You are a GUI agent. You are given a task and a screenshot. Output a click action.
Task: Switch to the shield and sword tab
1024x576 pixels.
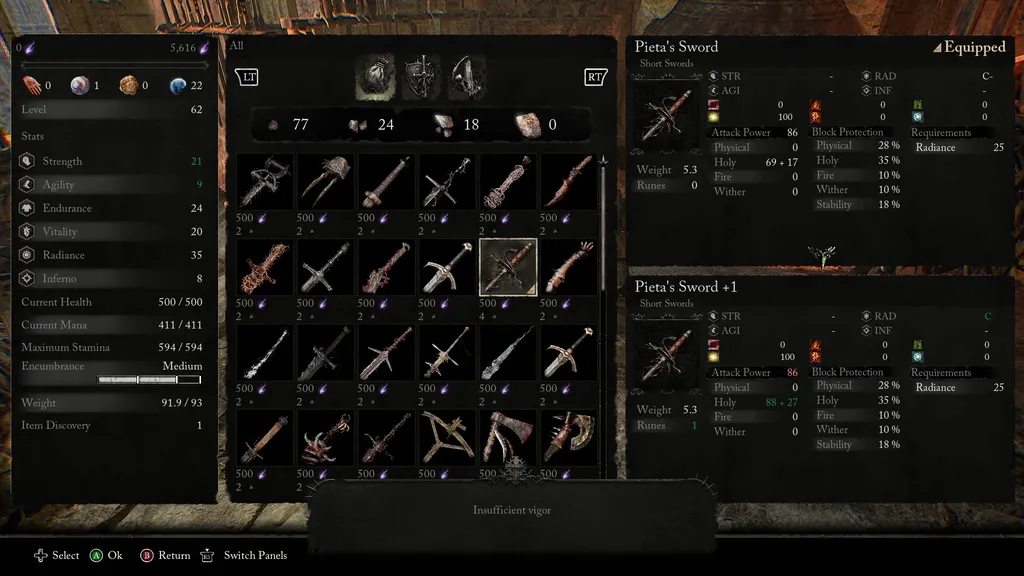click(421, 78)
